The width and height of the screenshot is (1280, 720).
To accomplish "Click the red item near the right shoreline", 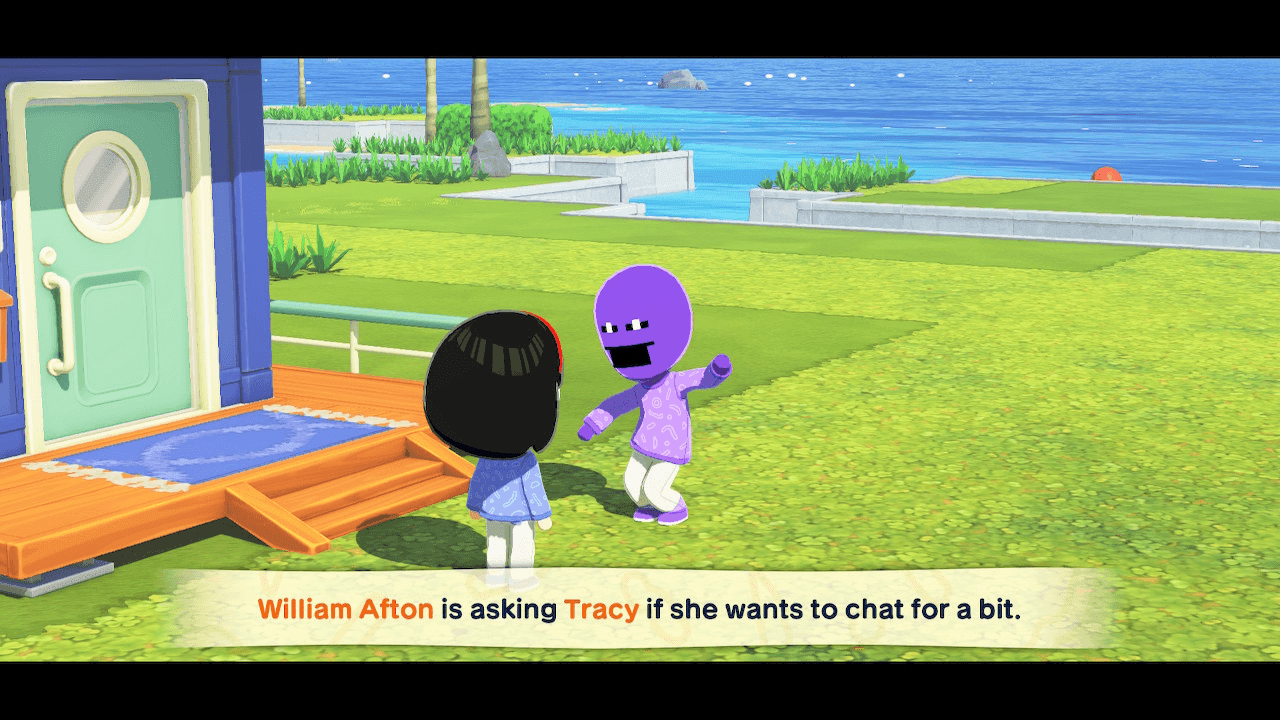I will (x=1106, y=173).
